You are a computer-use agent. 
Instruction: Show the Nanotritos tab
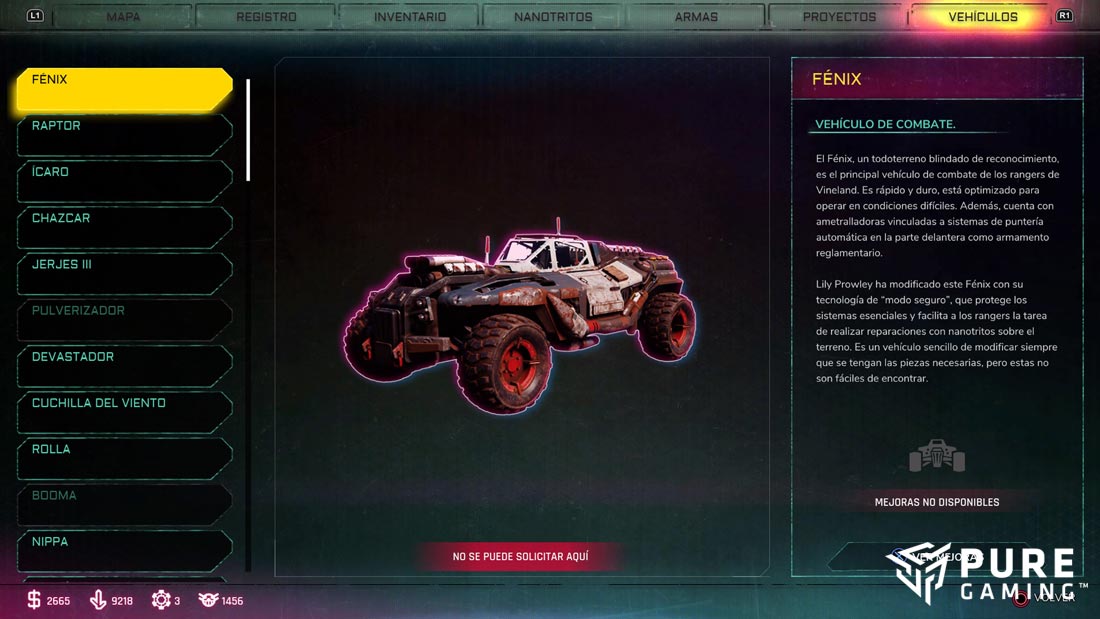point(553,17)
